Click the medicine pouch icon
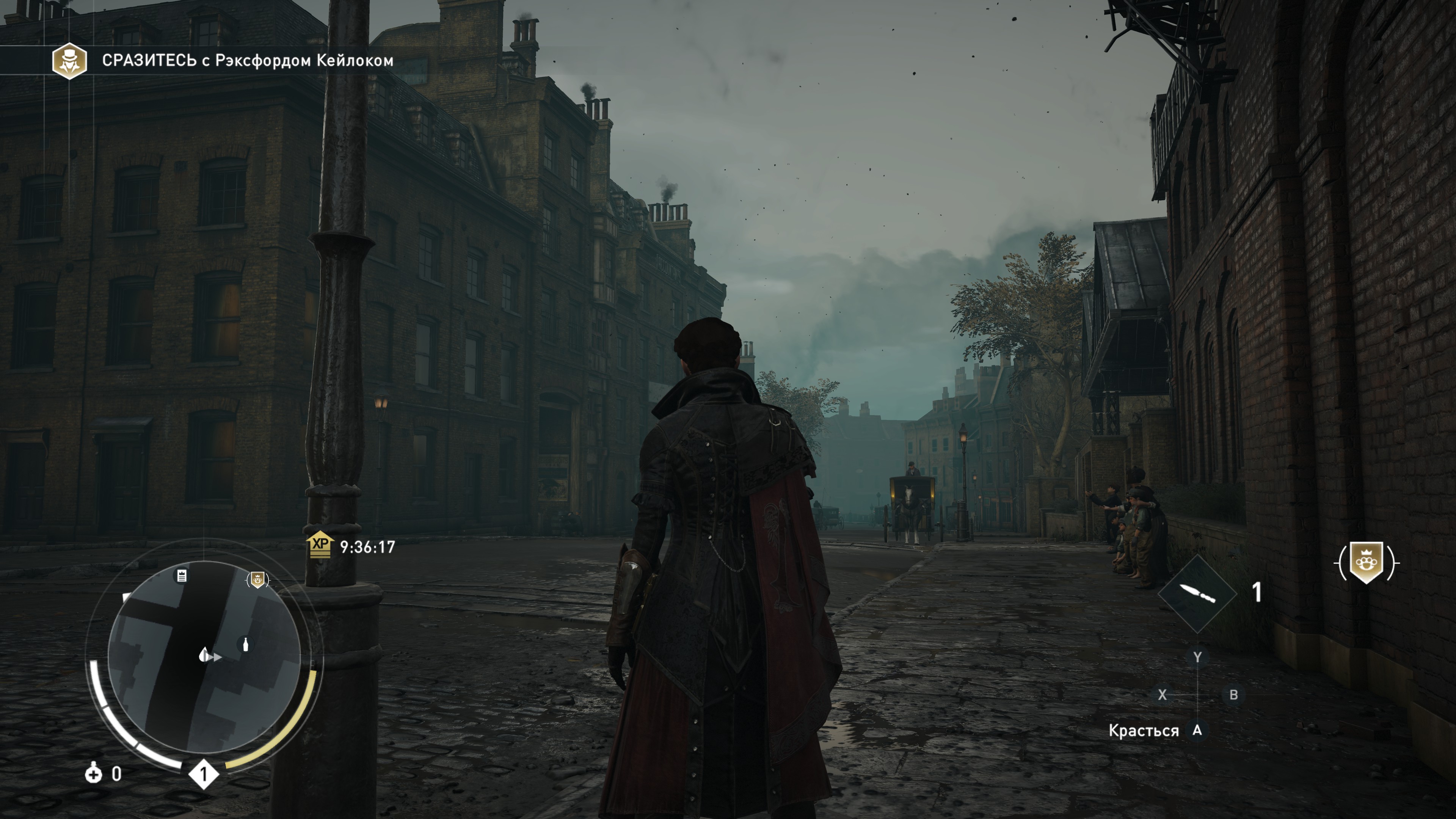The height and width of the screenshot is (819, 1456). 93,773
